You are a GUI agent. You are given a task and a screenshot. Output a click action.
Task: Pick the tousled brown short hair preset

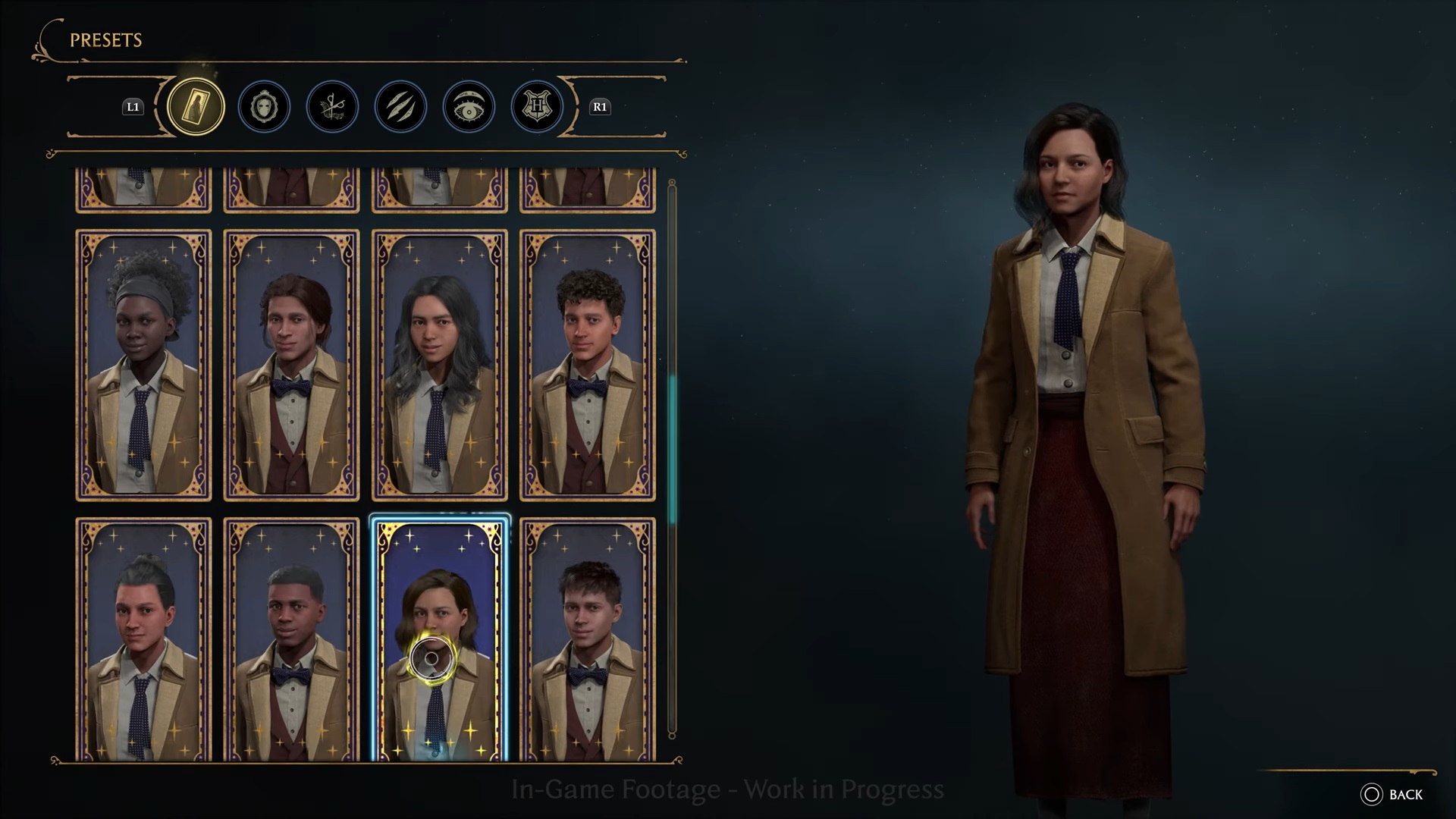(587, 639)
